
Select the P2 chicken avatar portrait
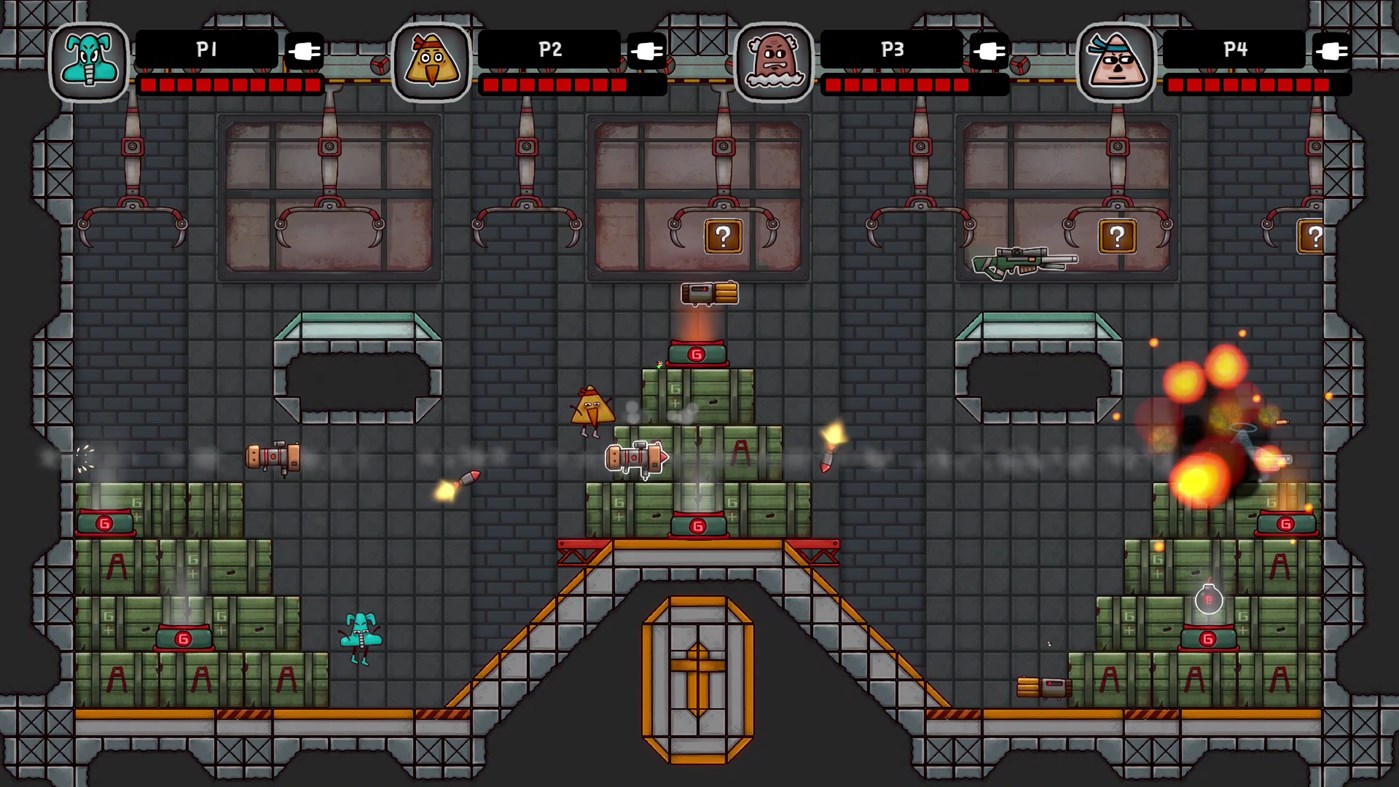(x=430, y=62)
